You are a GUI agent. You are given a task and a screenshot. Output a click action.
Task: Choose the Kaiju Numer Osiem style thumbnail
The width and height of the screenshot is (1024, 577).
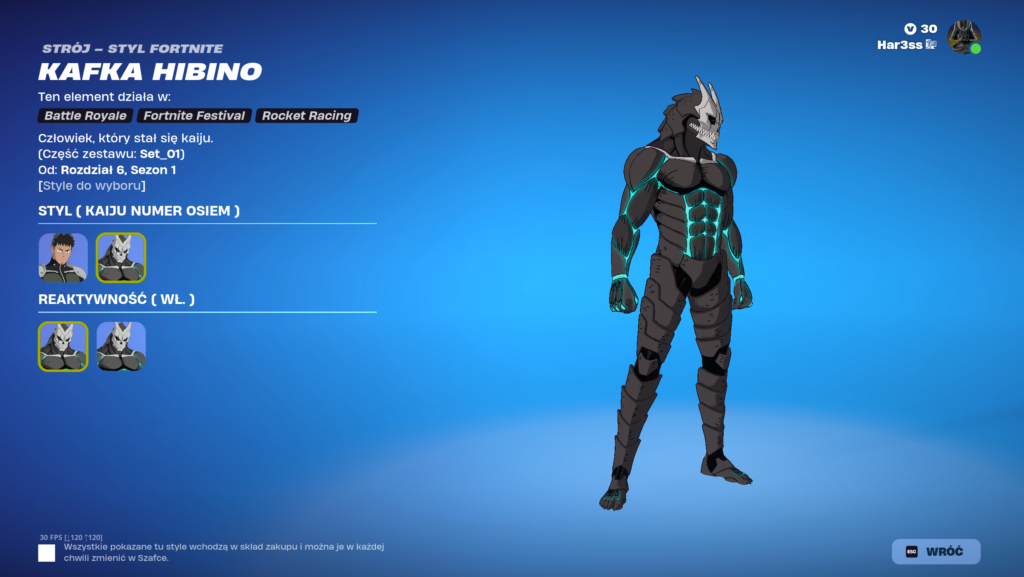coord(121,258)
